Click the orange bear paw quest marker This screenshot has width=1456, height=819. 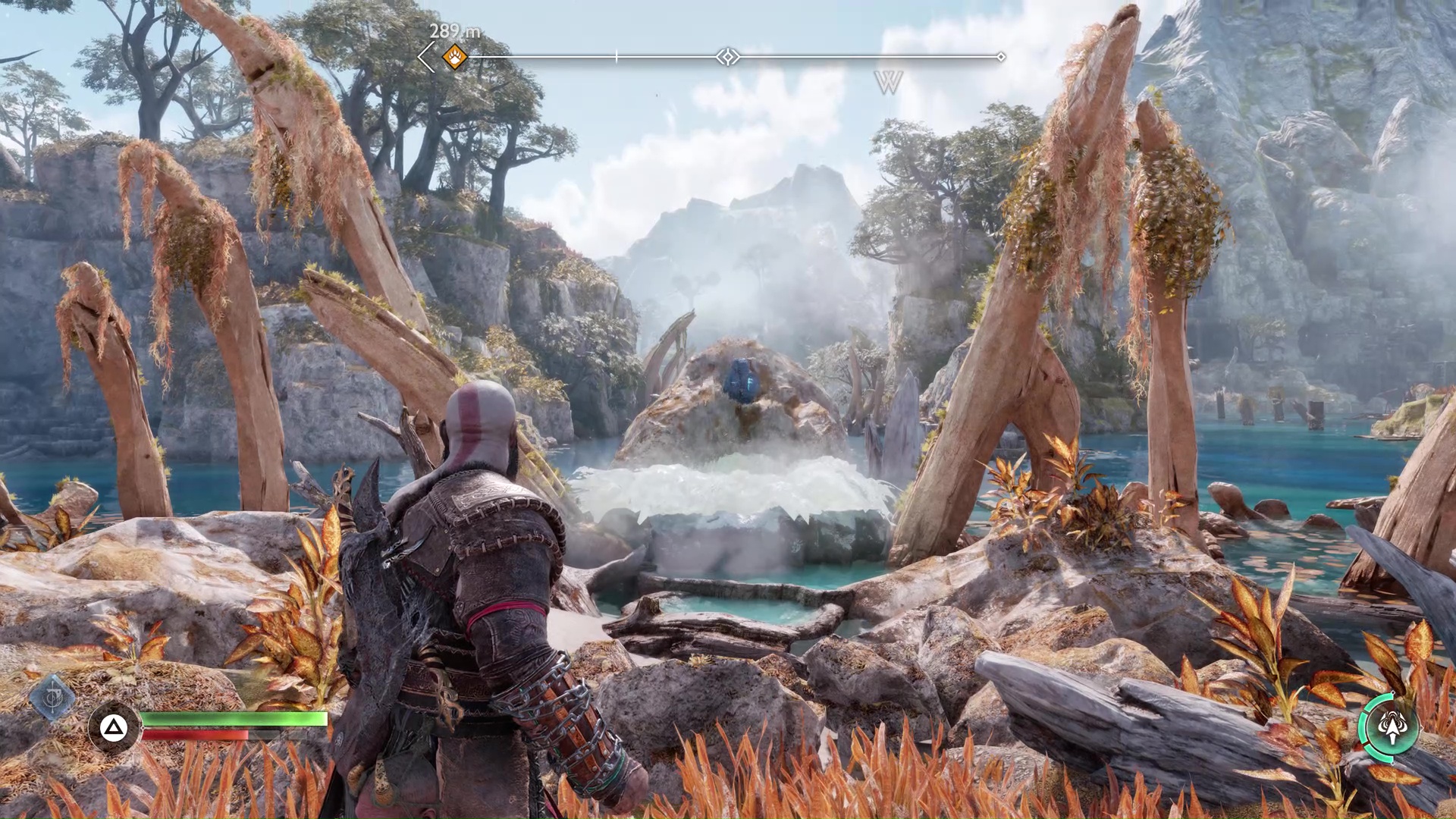point(453,56)
